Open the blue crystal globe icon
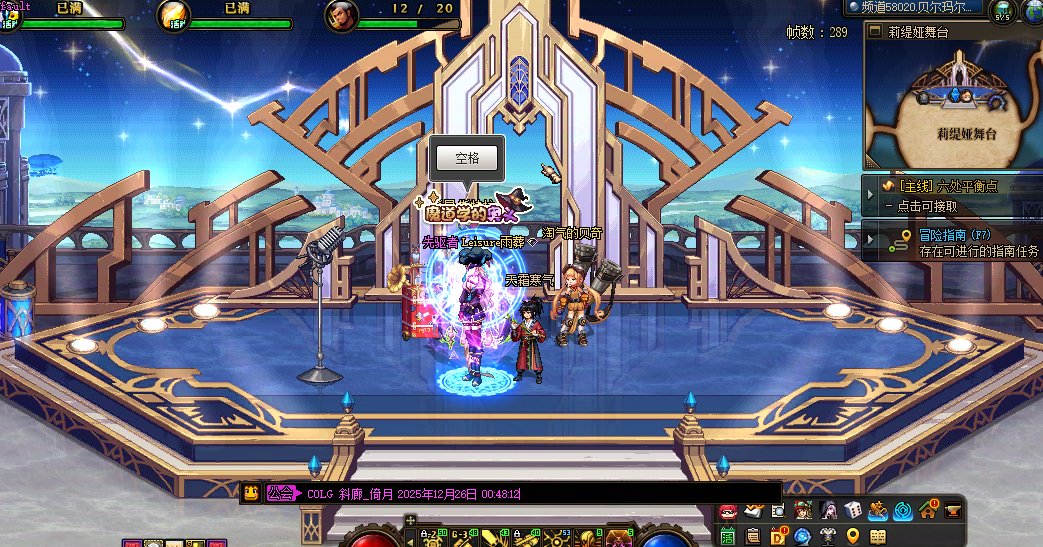This screenshot has height=547, width=1043. (x=802, y=537)
